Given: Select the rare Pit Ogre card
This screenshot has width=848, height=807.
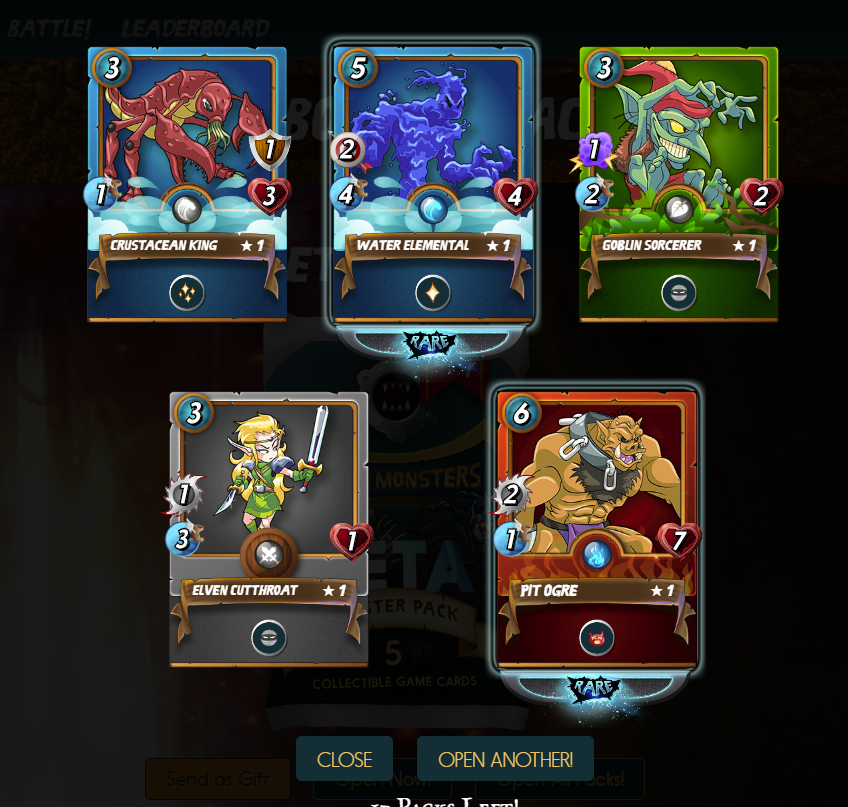Looking at the screenshot, I should pos(596,530).
